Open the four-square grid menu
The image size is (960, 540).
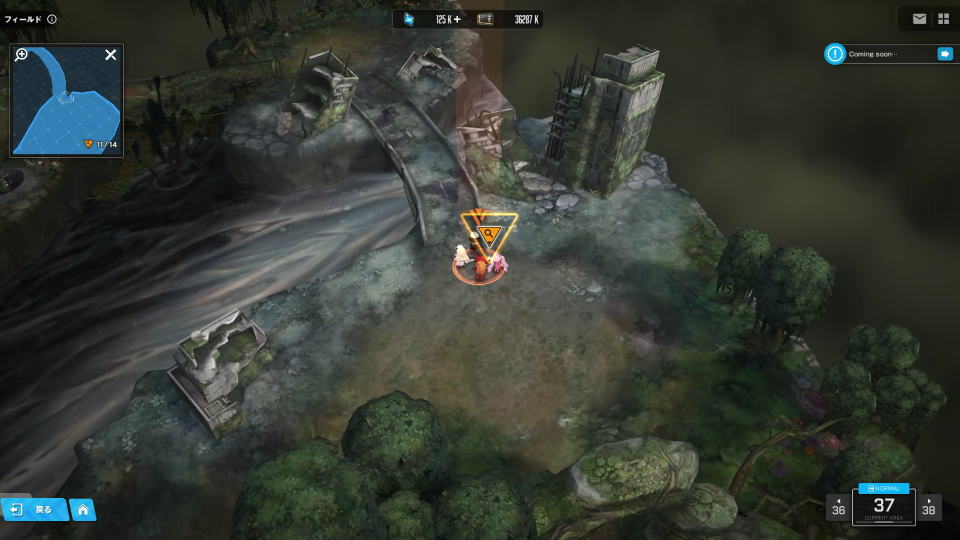click(943, 19)
